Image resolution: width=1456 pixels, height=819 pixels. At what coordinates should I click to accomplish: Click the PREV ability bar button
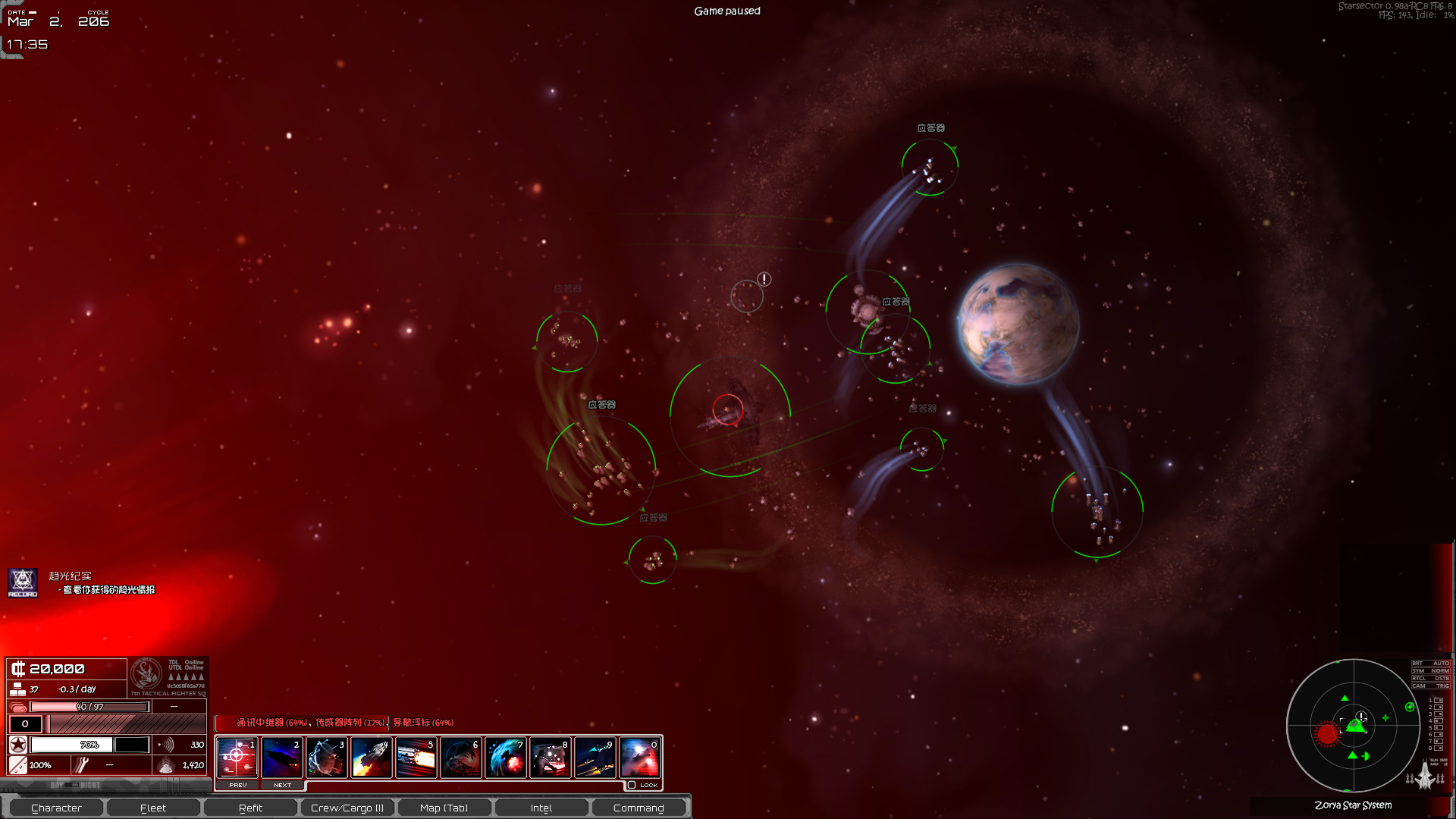coord(238,785)
